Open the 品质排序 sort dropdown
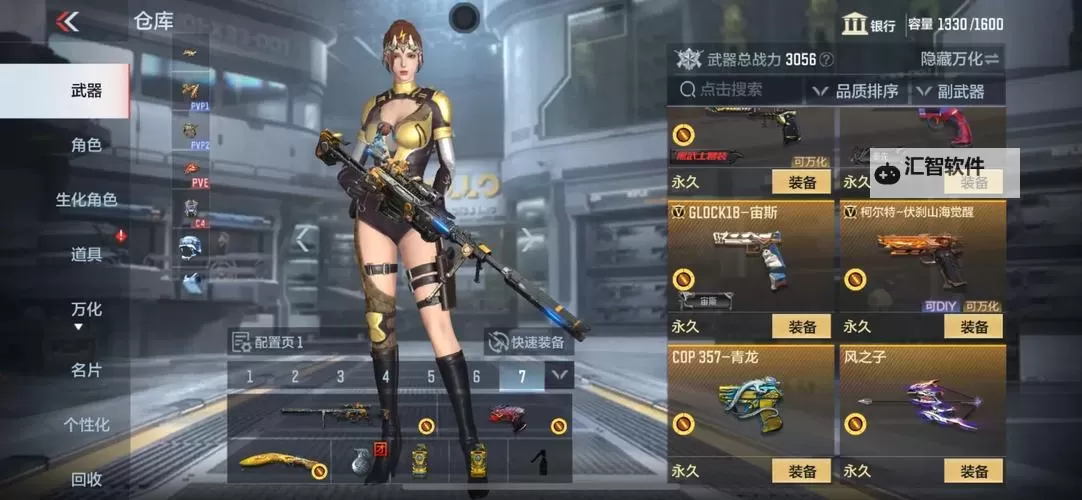Screen dimensions: 1082x500 pyautogui.click(x=855, y=91)
